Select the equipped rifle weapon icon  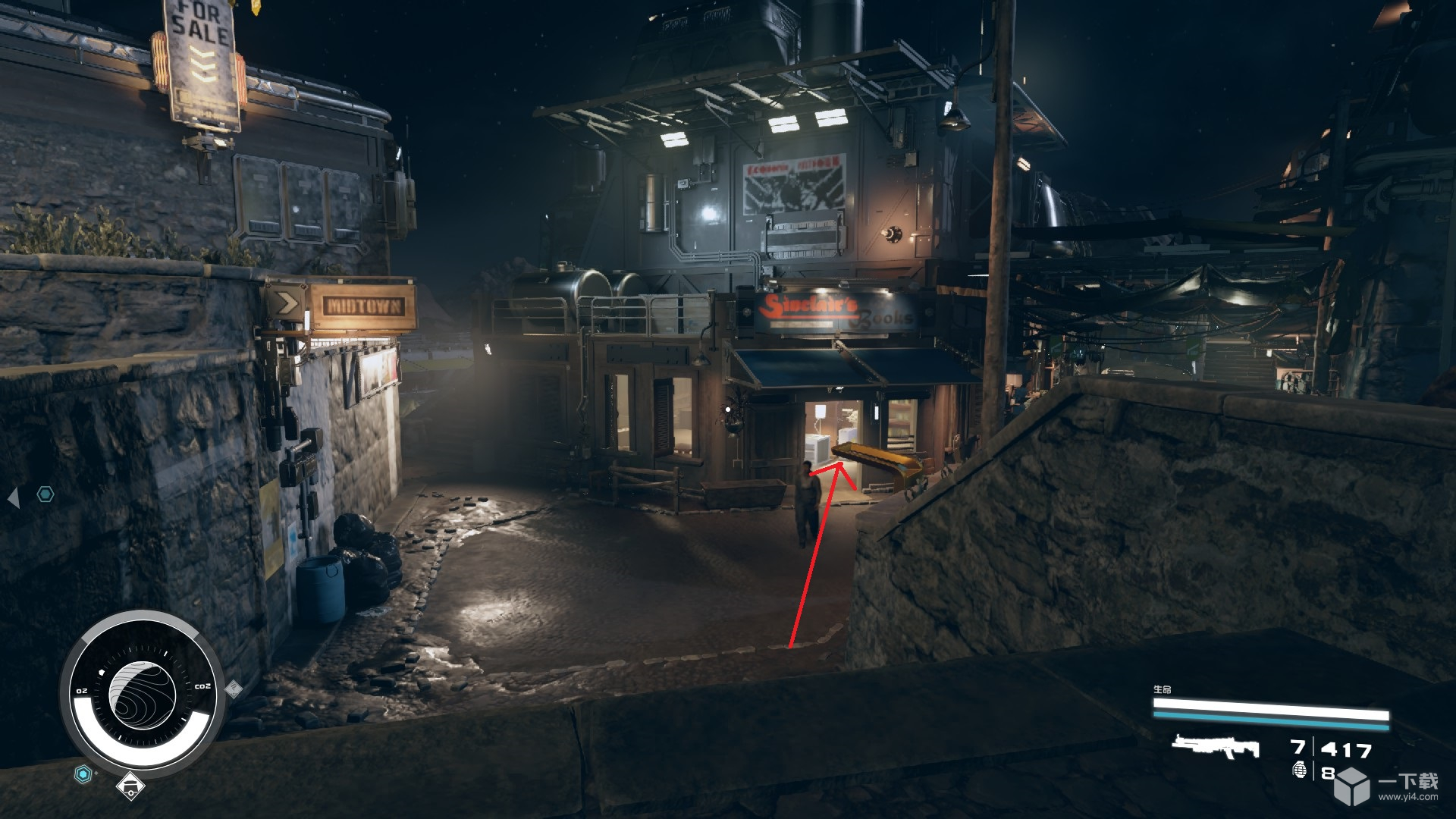[x=1215, y=747]
